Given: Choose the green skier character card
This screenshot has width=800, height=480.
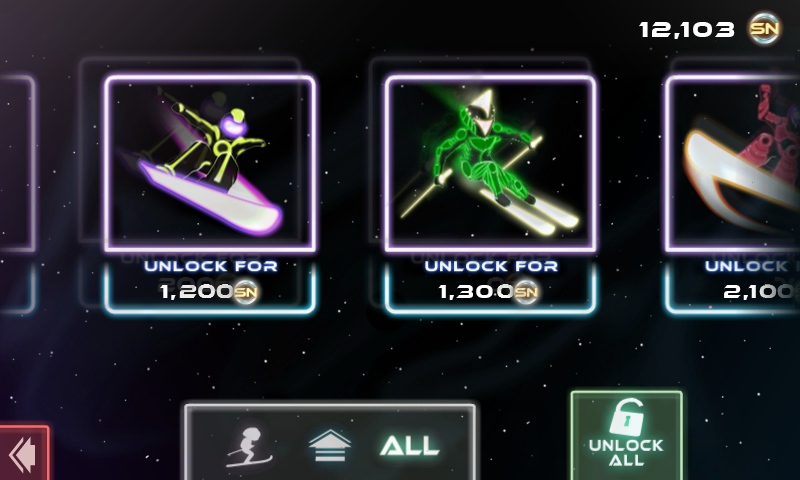Looking at the screenshot, I should pos(490,163).
